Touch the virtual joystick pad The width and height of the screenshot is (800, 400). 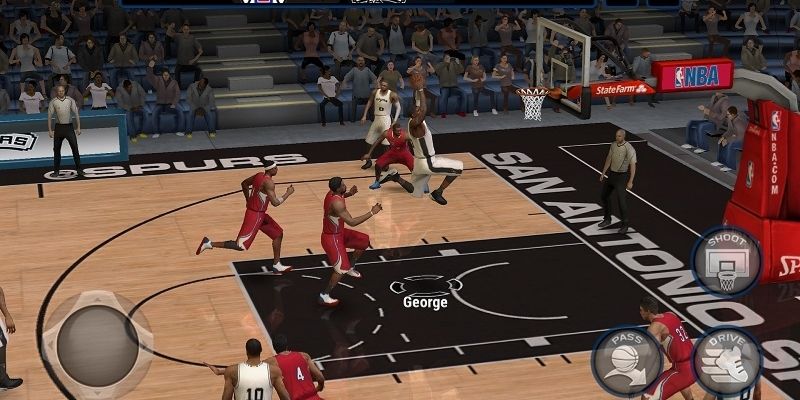point(96,342)
